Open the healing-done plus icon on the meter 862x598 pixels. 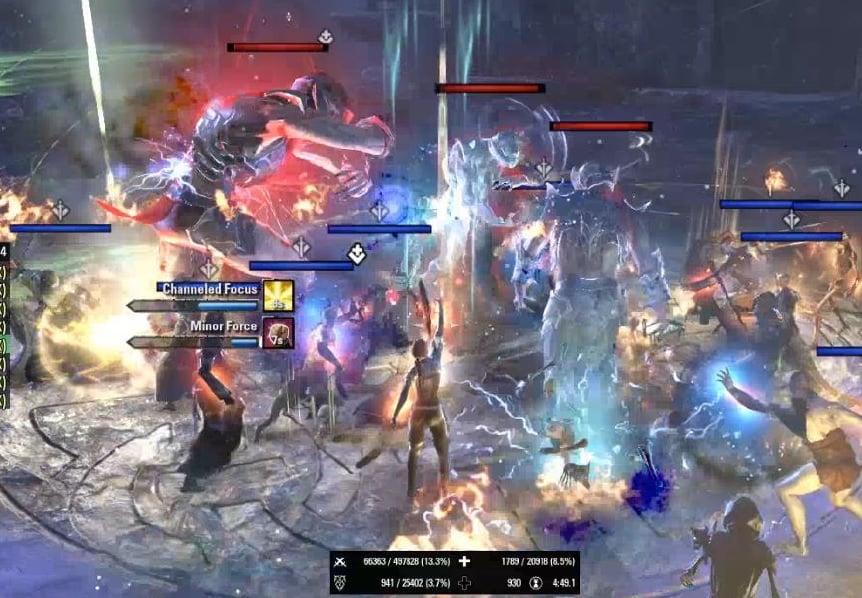coord(464,562)
